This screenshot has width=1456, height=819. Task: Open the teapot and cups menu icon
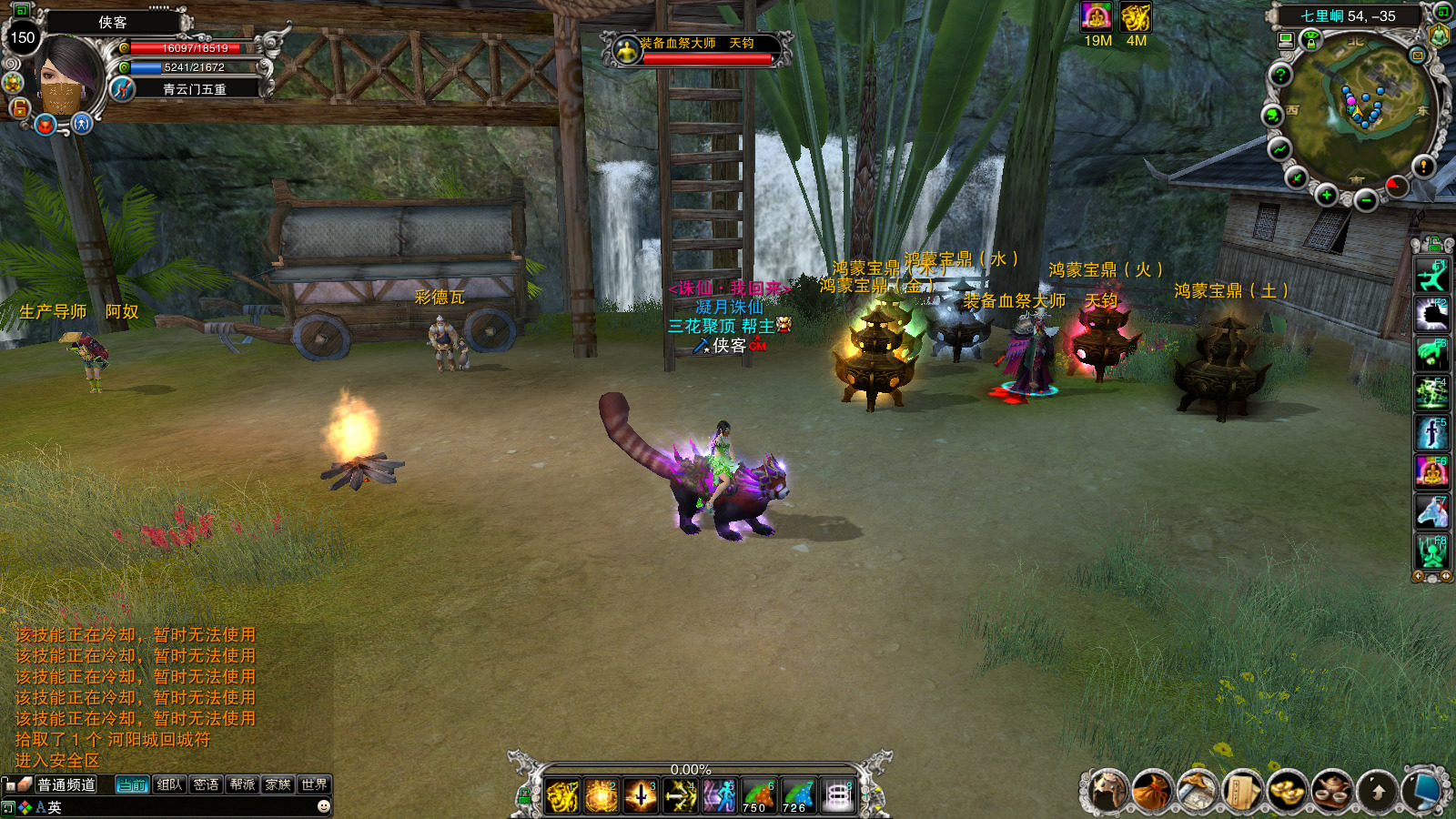pyautogui.click(x=1331, y=791)
